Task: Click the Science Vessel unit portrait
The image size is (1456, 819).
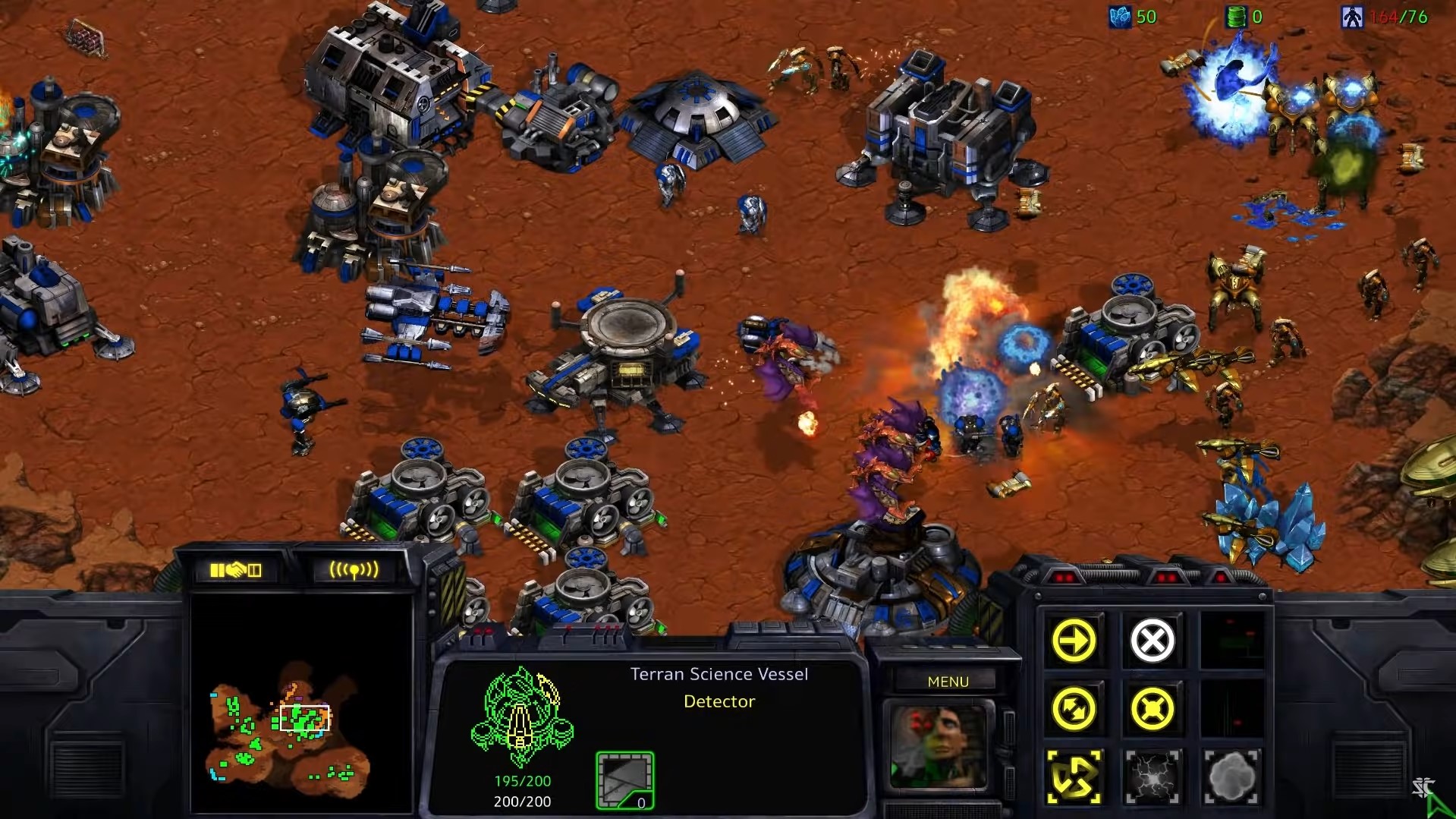Action: pos(939,747)
